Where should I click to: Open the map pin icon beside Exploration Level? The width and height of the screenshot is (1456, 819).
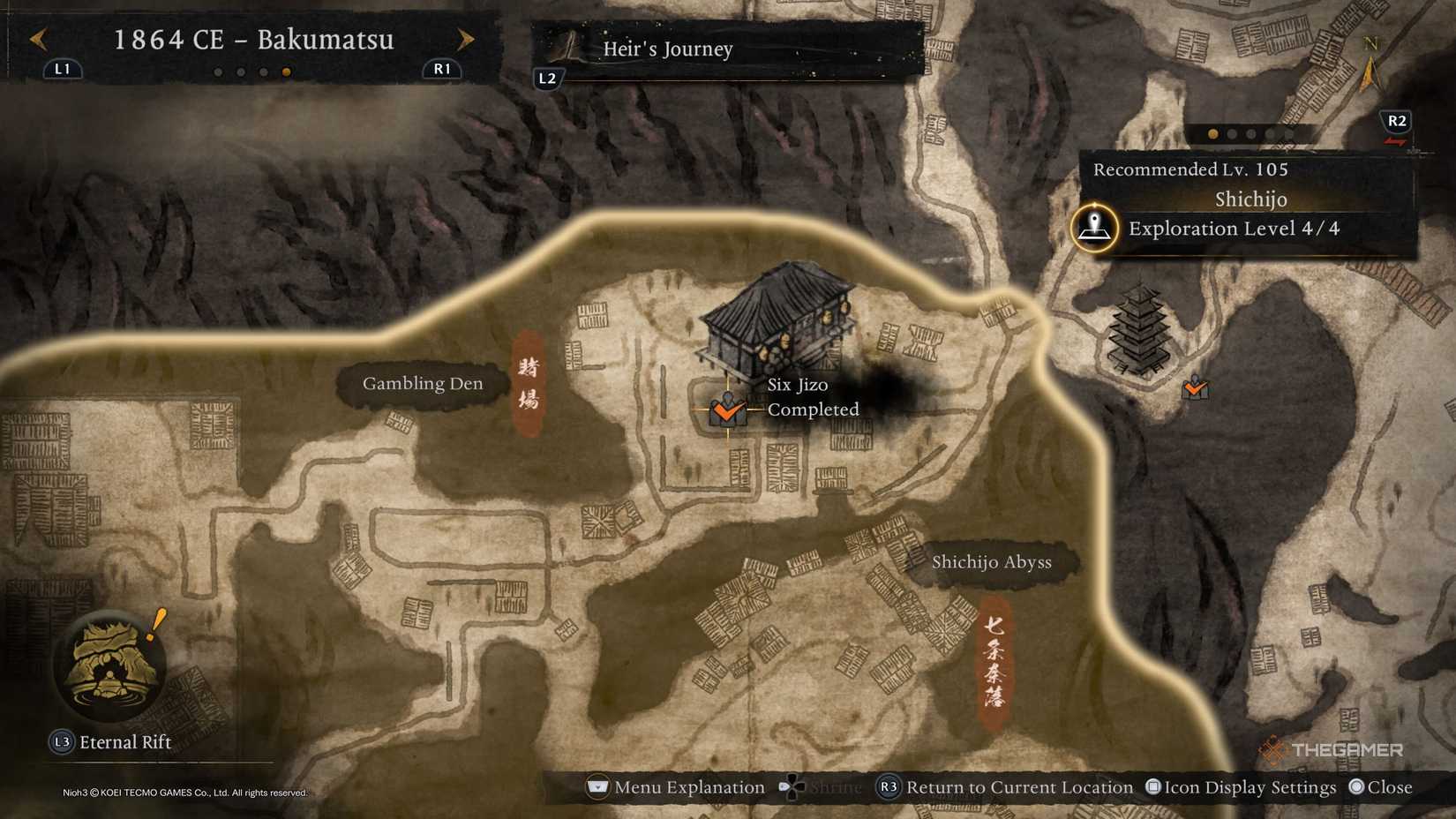[1092, 229]
